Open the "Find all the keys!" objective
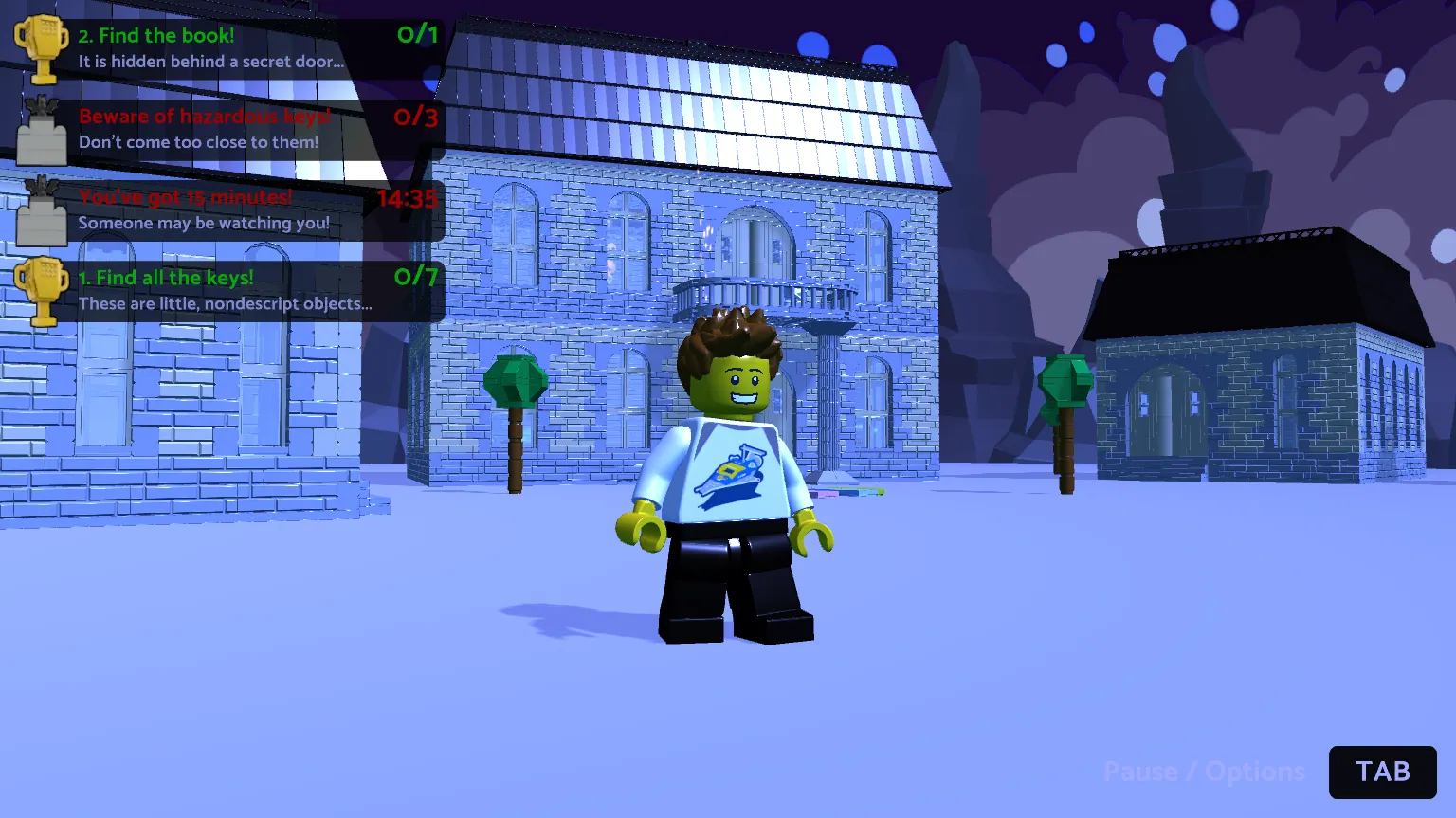 (227, 290)
